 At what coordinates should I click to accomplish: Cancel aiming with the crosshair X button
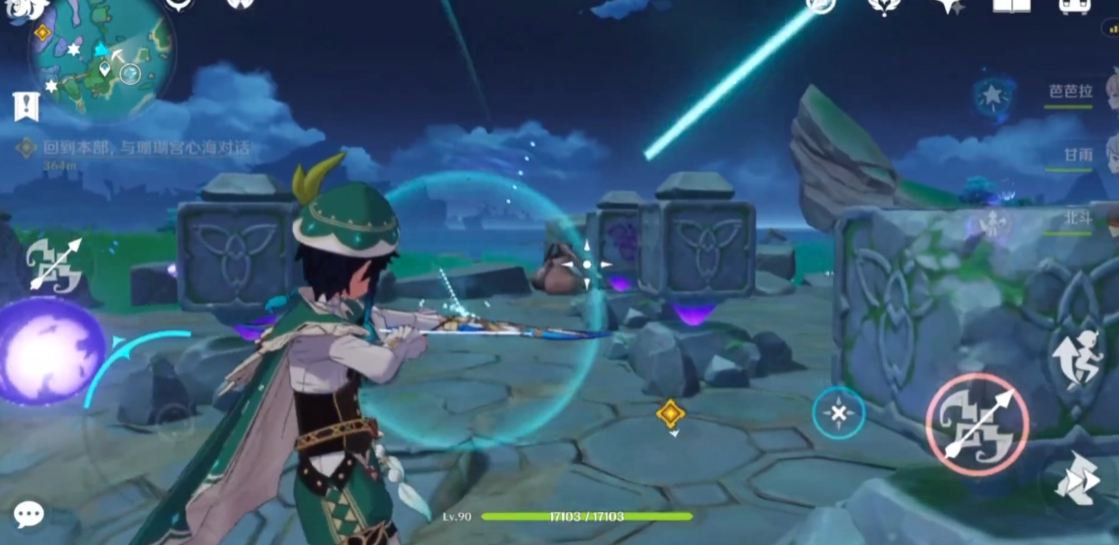838,412
